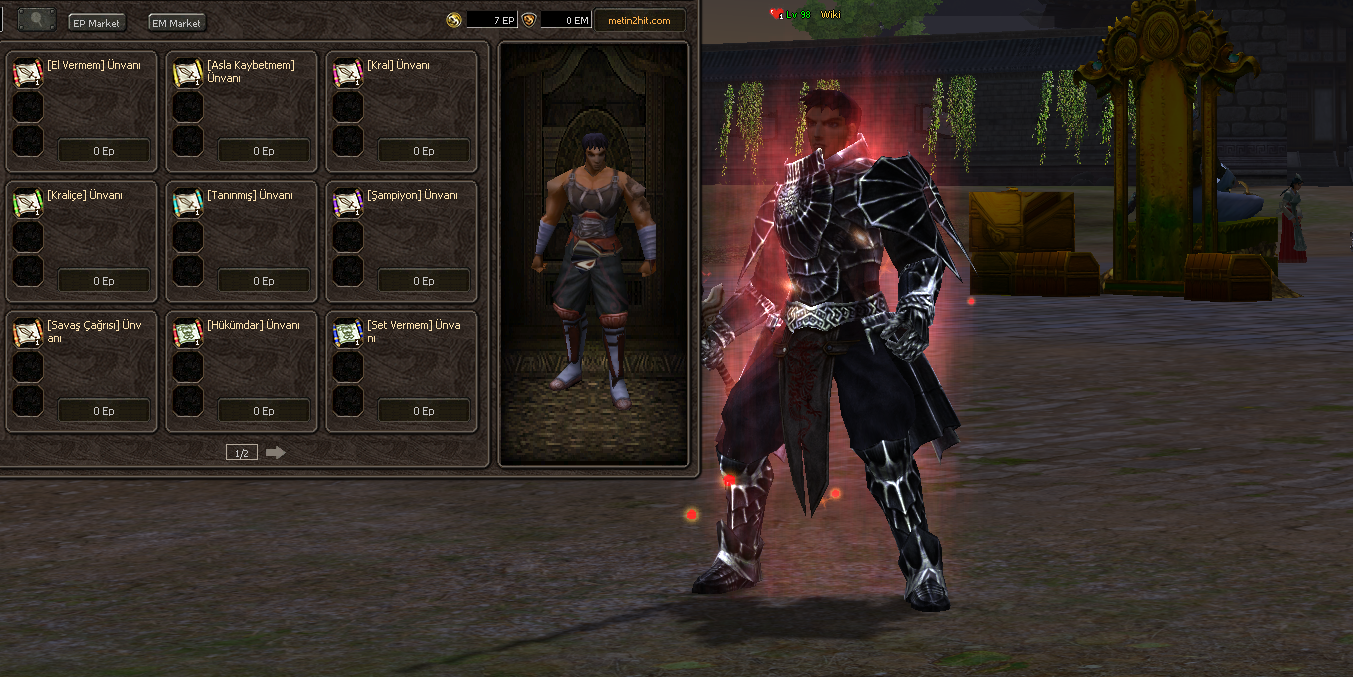This screenshot has height=677, width=1353.
Task: Open the EP Market tab
Action: [97, 22]
